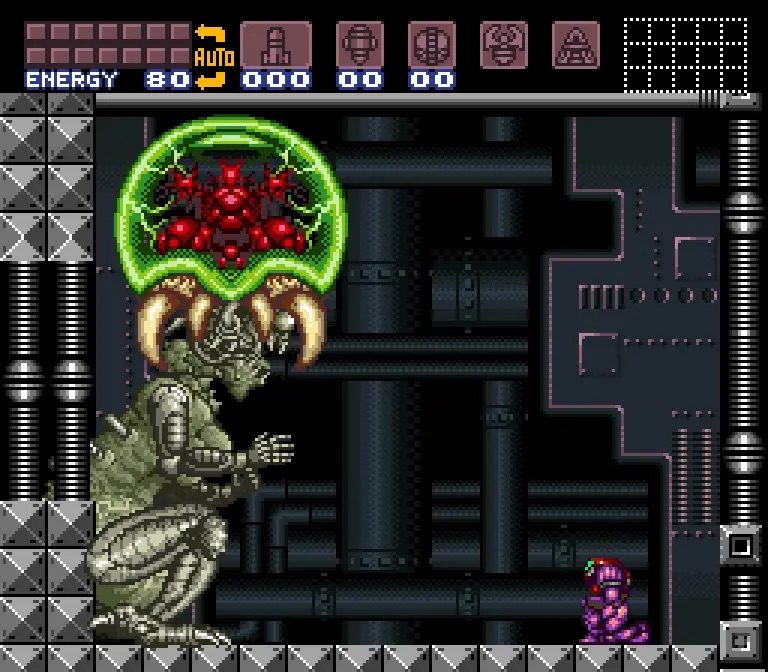768x672 pixels.
Task: Select the power bomb icon
Action: pyautogui.click(x=431, y=45)
